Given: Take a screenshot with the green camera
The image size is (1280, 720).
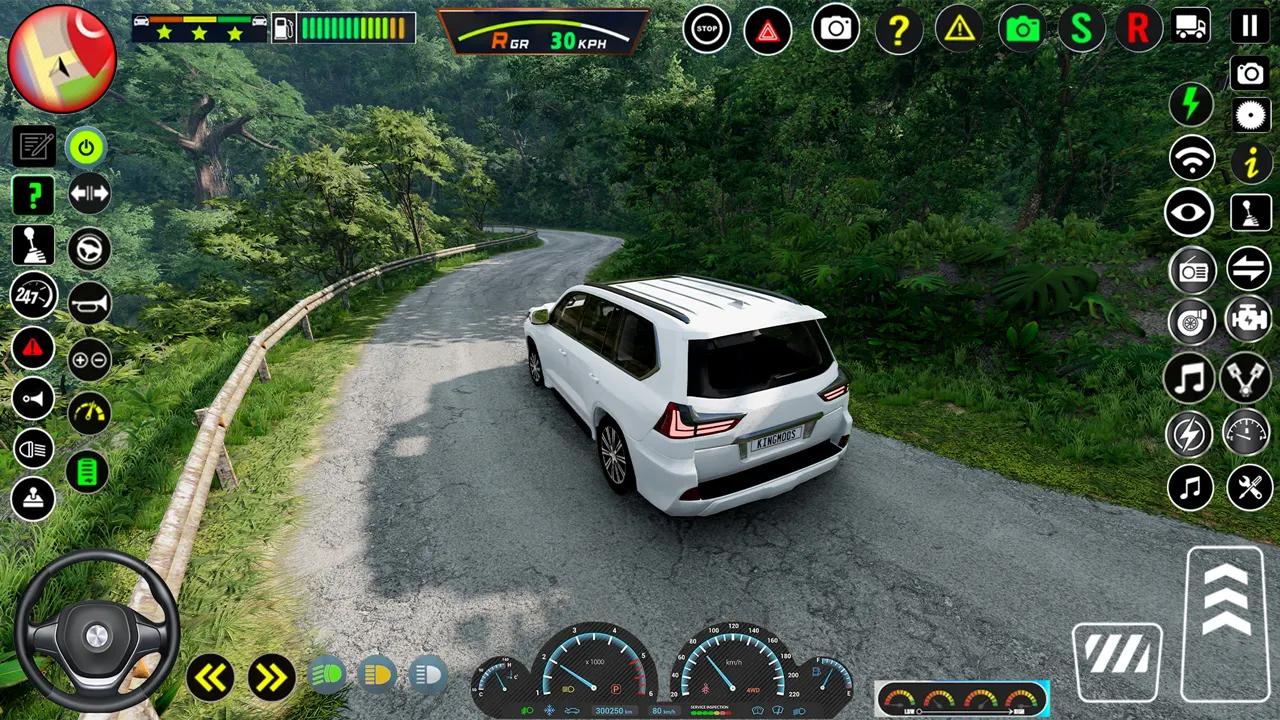Looking at the screenshot, I should click(x=1022, y=29).
